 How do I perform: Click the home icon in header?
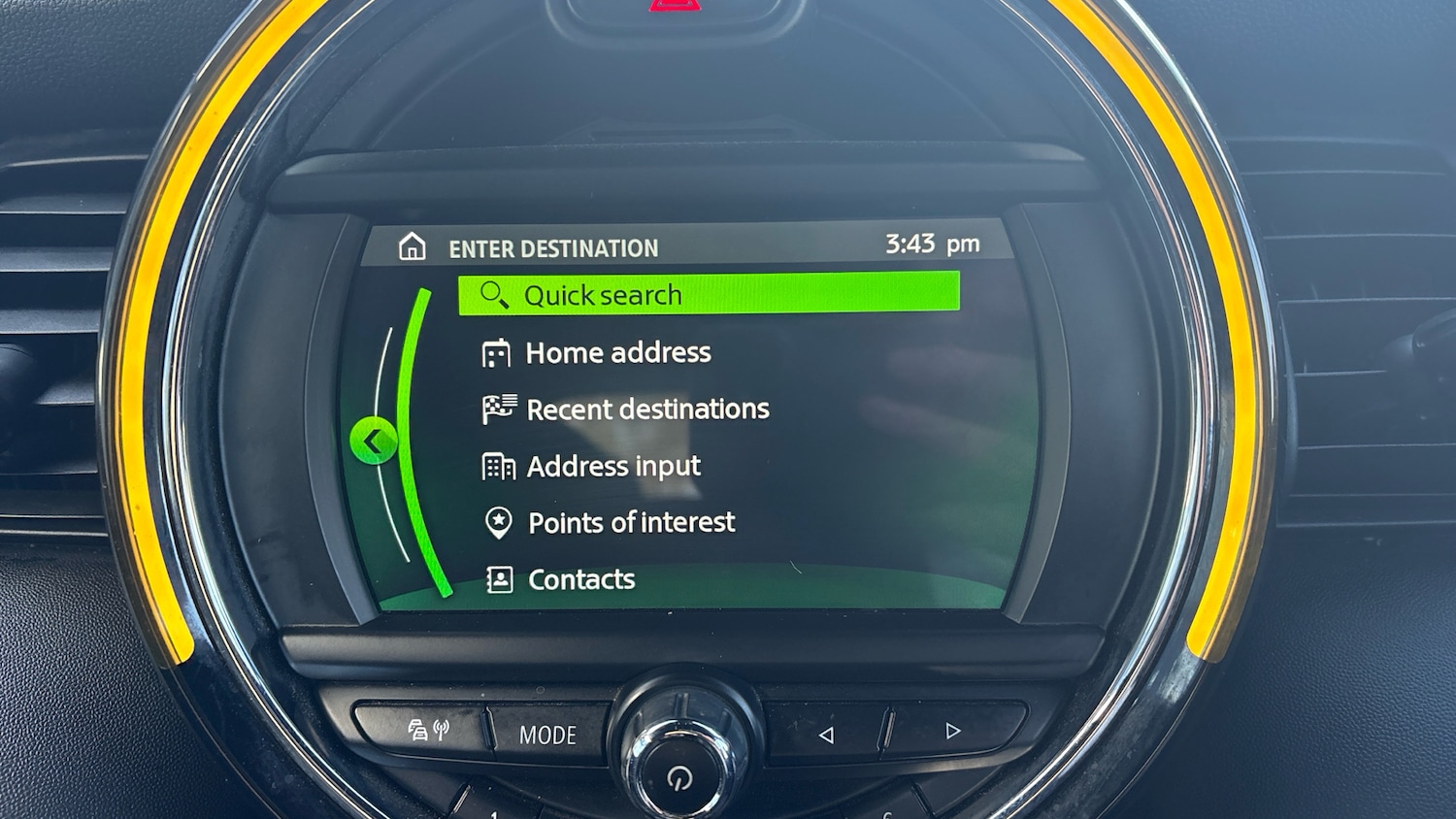(x=413, y=247)
